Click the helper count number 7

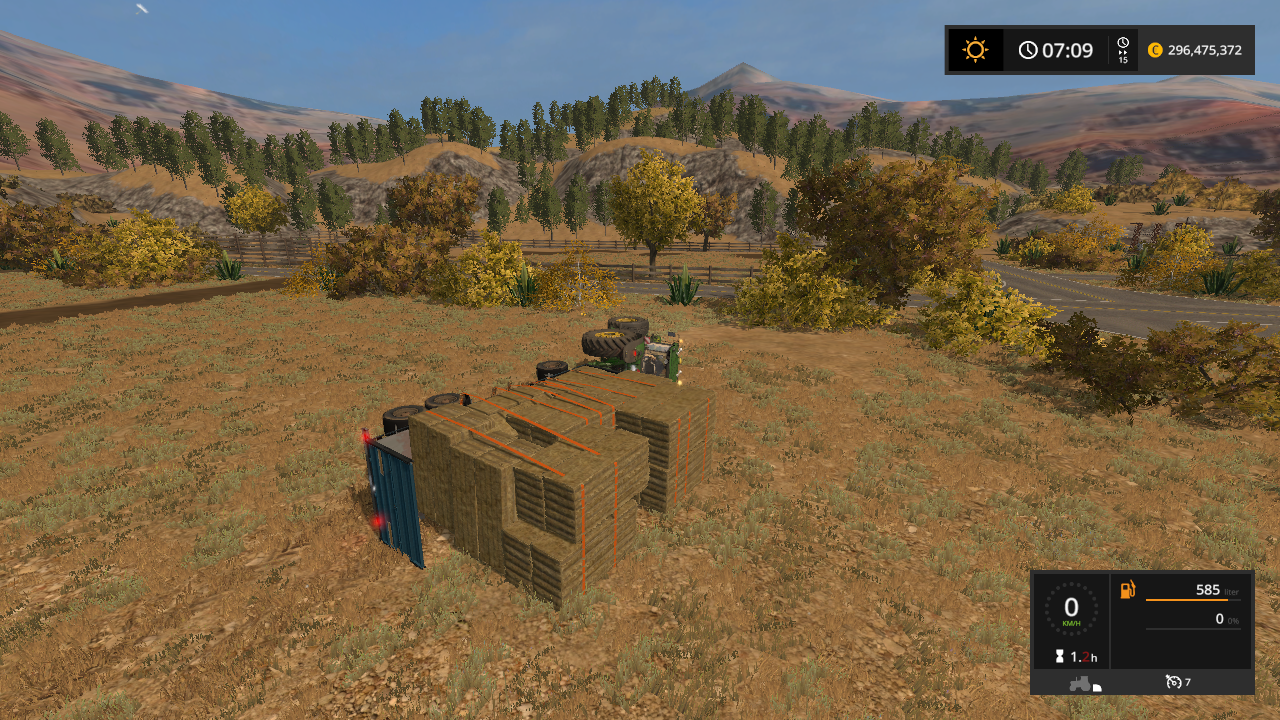[x=1188, y=682]
